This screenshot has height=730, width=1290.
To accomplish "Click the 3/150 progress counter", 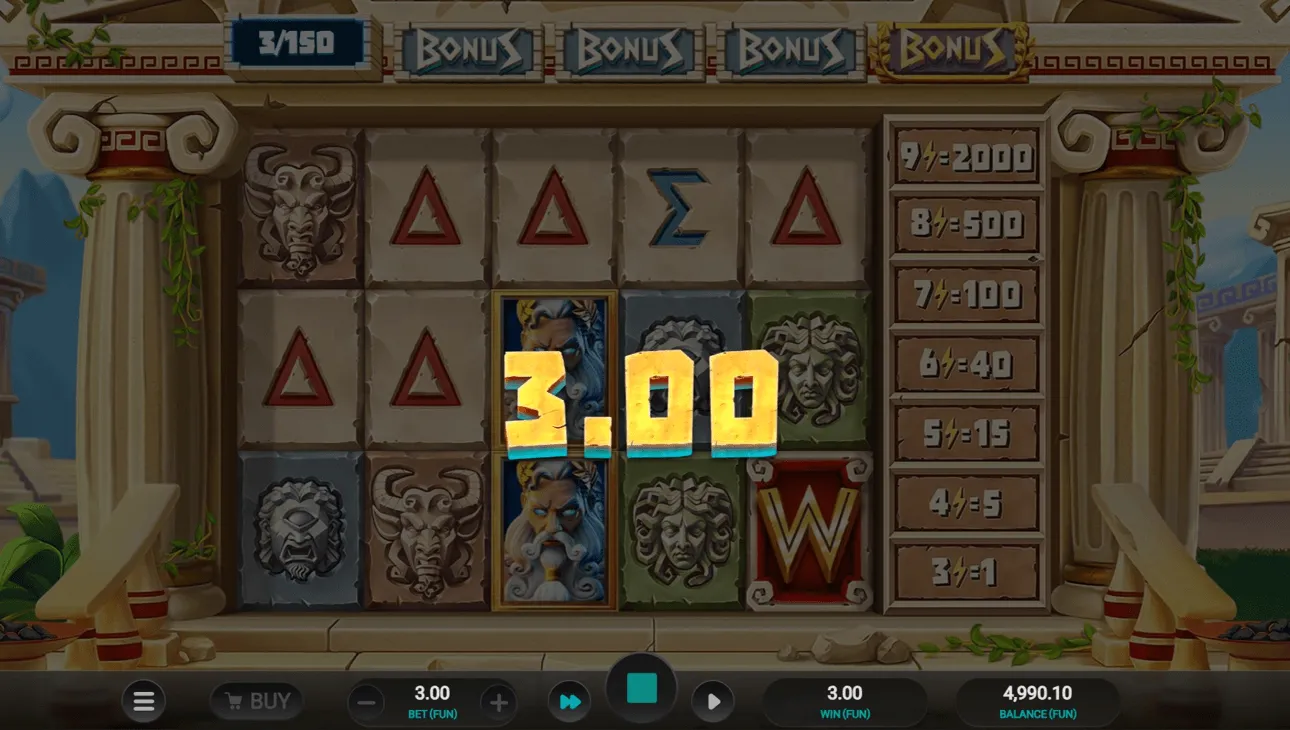I will coord(295,43).
